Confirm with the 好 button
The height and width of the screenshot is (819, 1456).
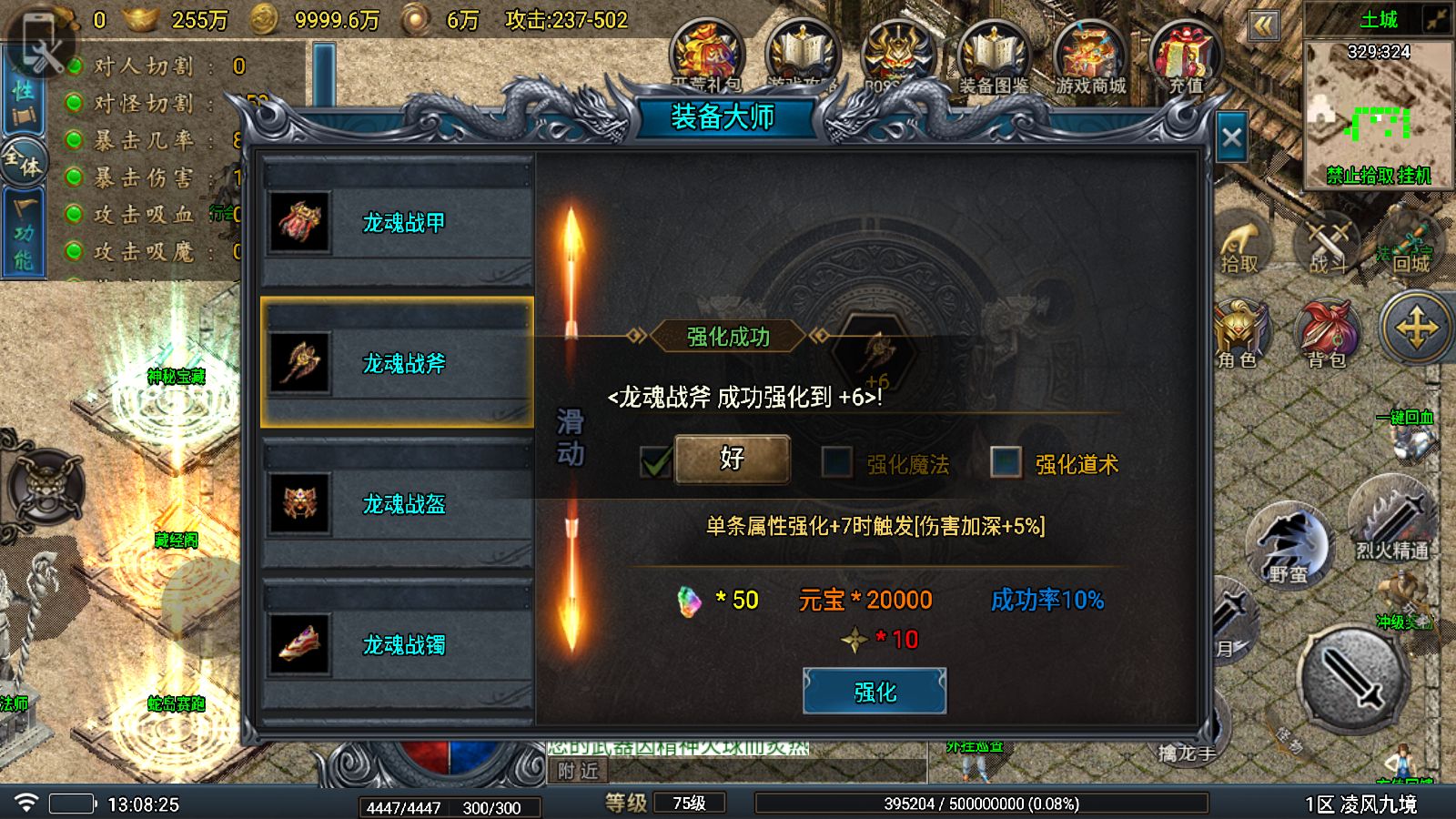tap(731, 460)
